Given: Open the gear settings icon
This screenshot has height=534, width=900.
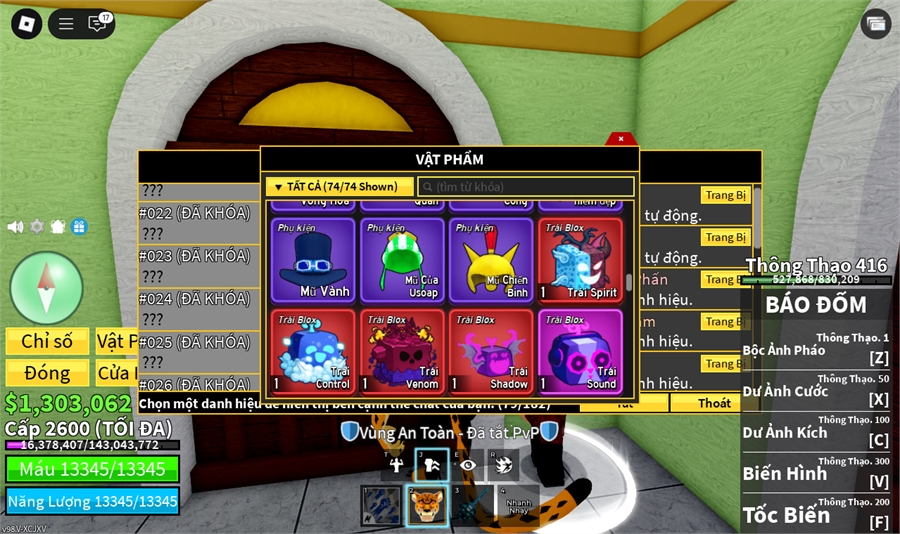Looking at the screenshot, I should click(37, 227).
